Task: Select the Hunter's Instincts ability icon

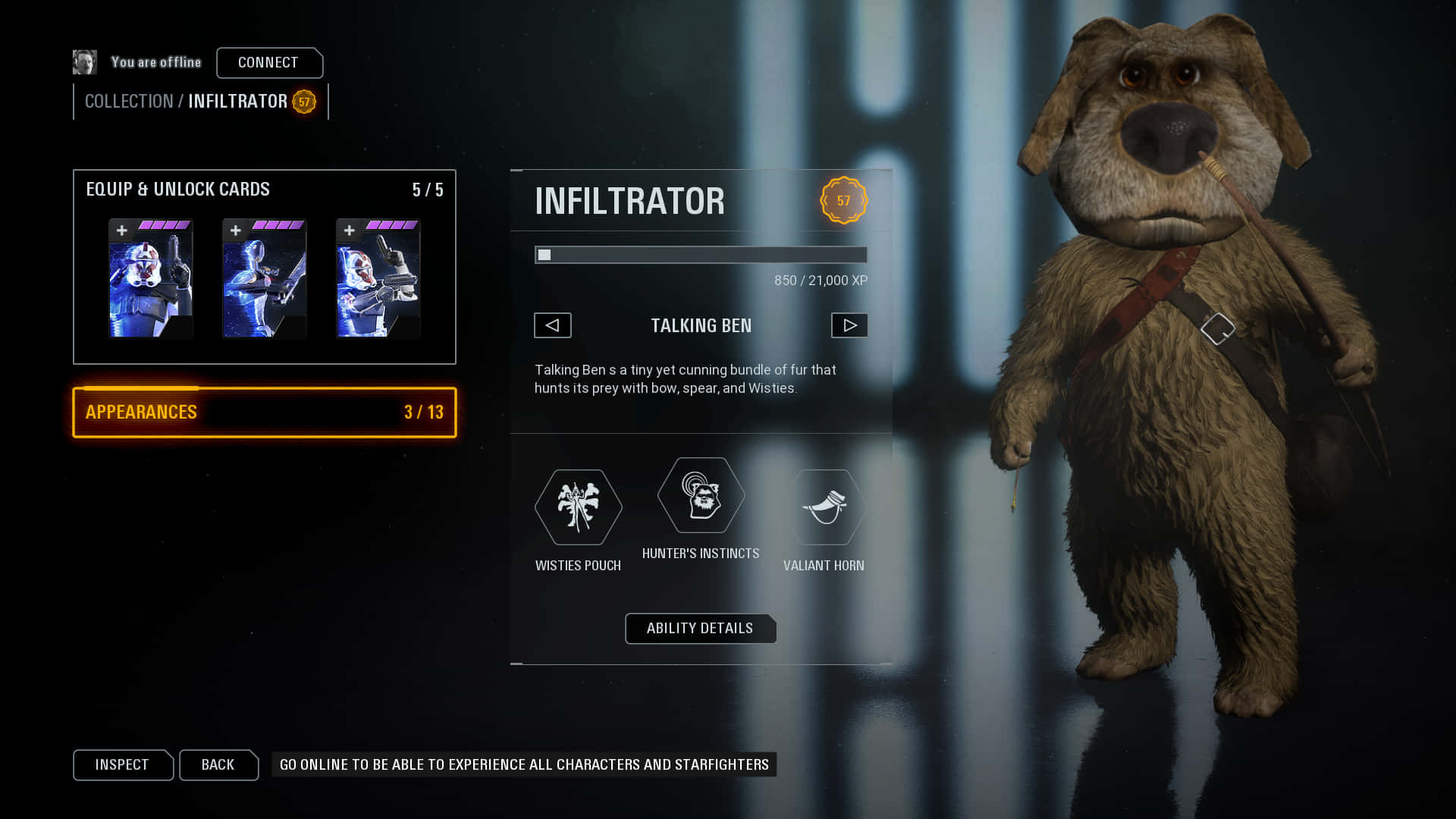Action: pos(701,495)
